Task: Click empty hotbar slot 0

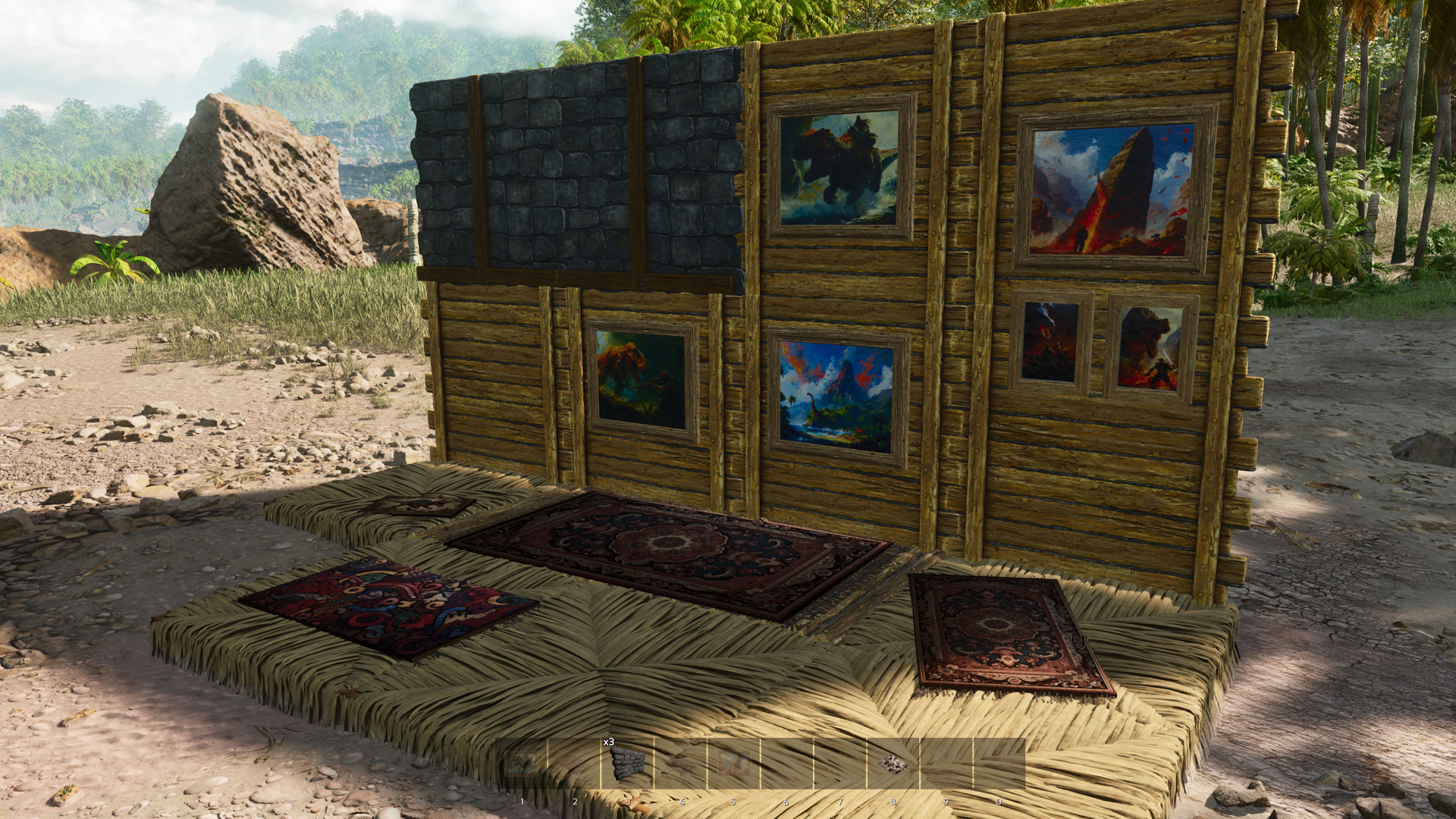Action: click(x=999, y=764)
